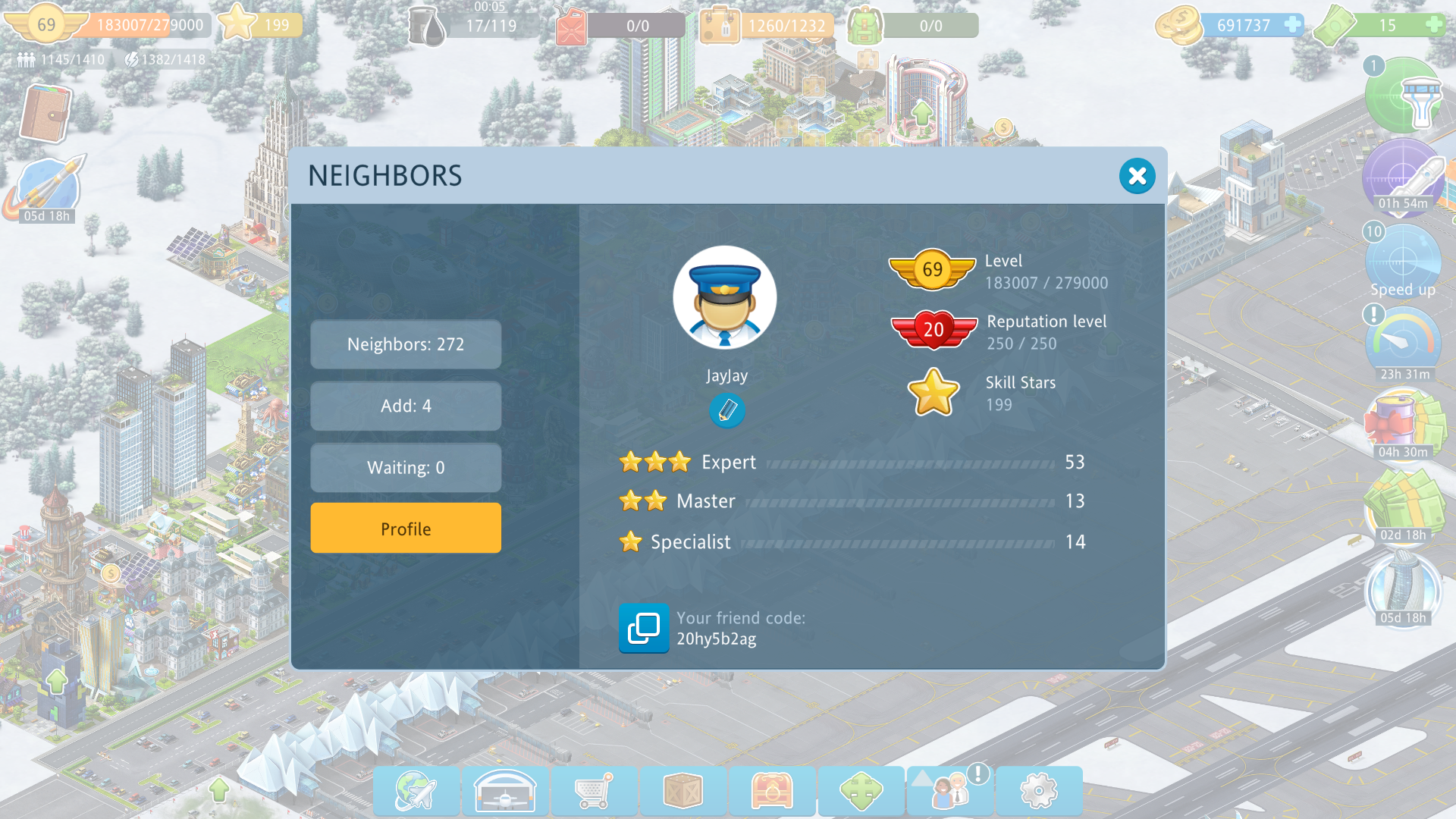Open the Neighbors: 272 list
This screenshot has width=1456, height=819.
[x=406, y=344]
